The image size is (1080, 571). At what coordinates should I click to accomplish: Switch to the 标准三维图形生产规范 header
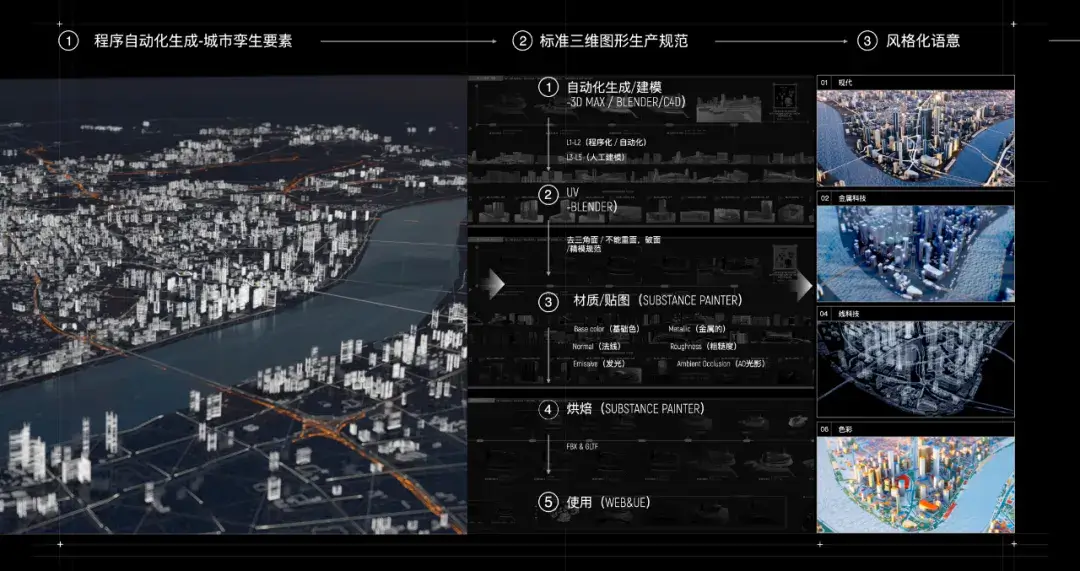tap(613, 41)
